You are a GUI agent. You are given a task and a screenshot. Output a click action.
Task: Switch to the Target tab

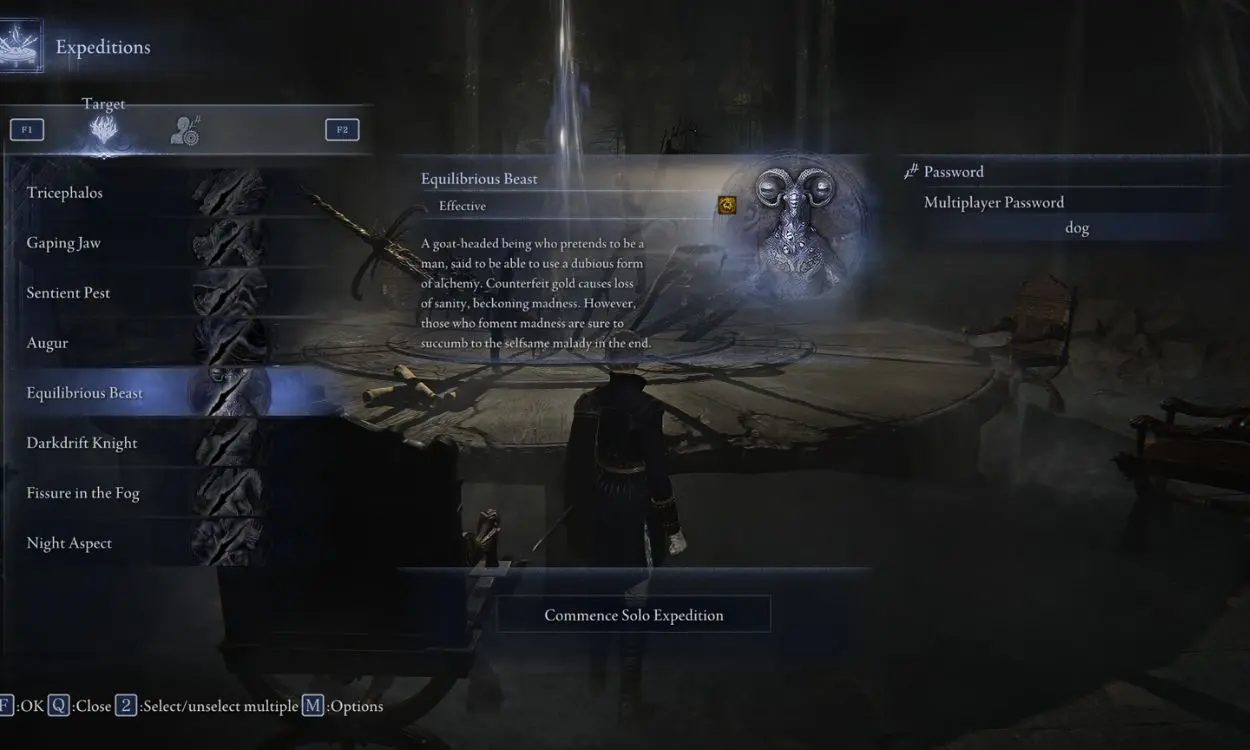[104, 130]
